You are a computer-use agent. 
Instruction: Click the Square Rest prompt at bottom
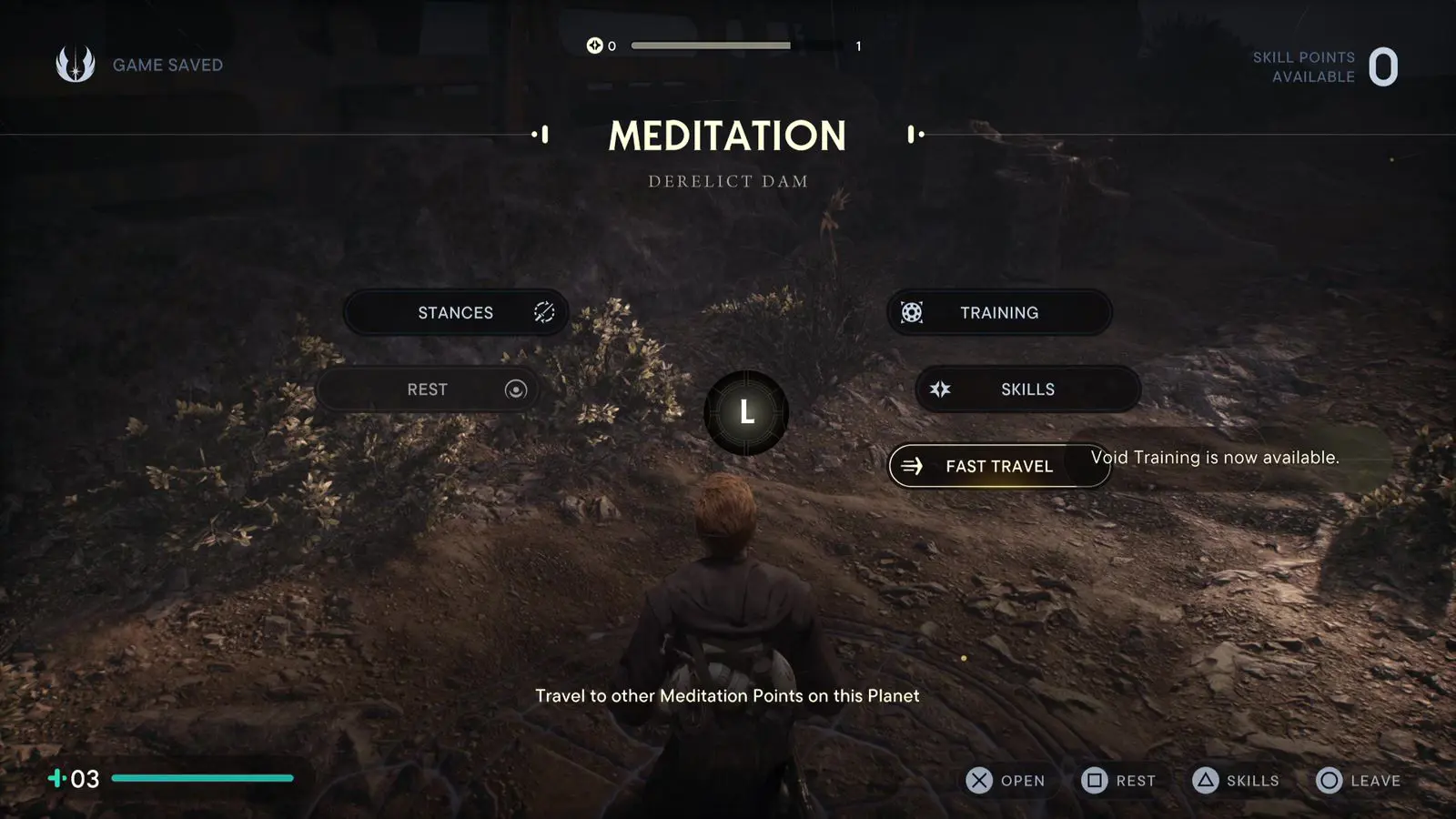[1119, 780]
